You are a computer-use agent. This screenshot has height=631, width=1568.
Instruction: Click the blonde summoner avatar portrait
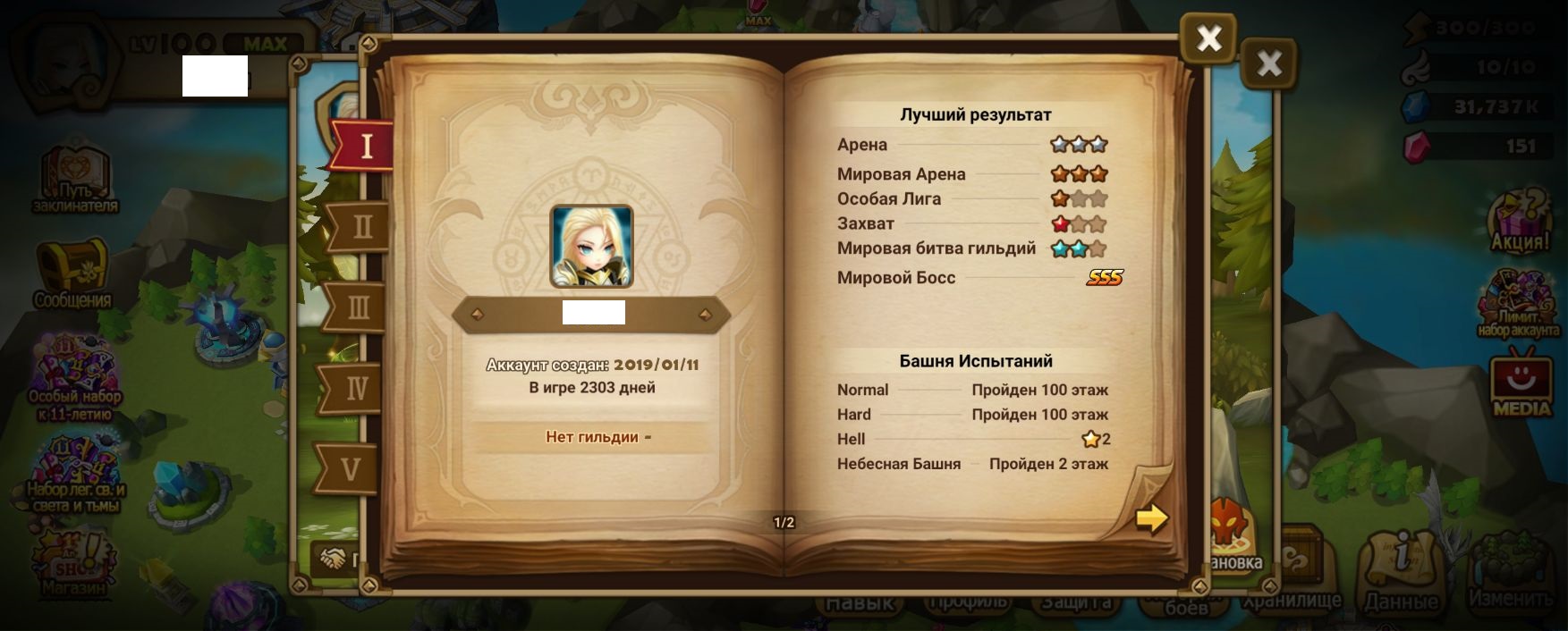tap(591, 247)
